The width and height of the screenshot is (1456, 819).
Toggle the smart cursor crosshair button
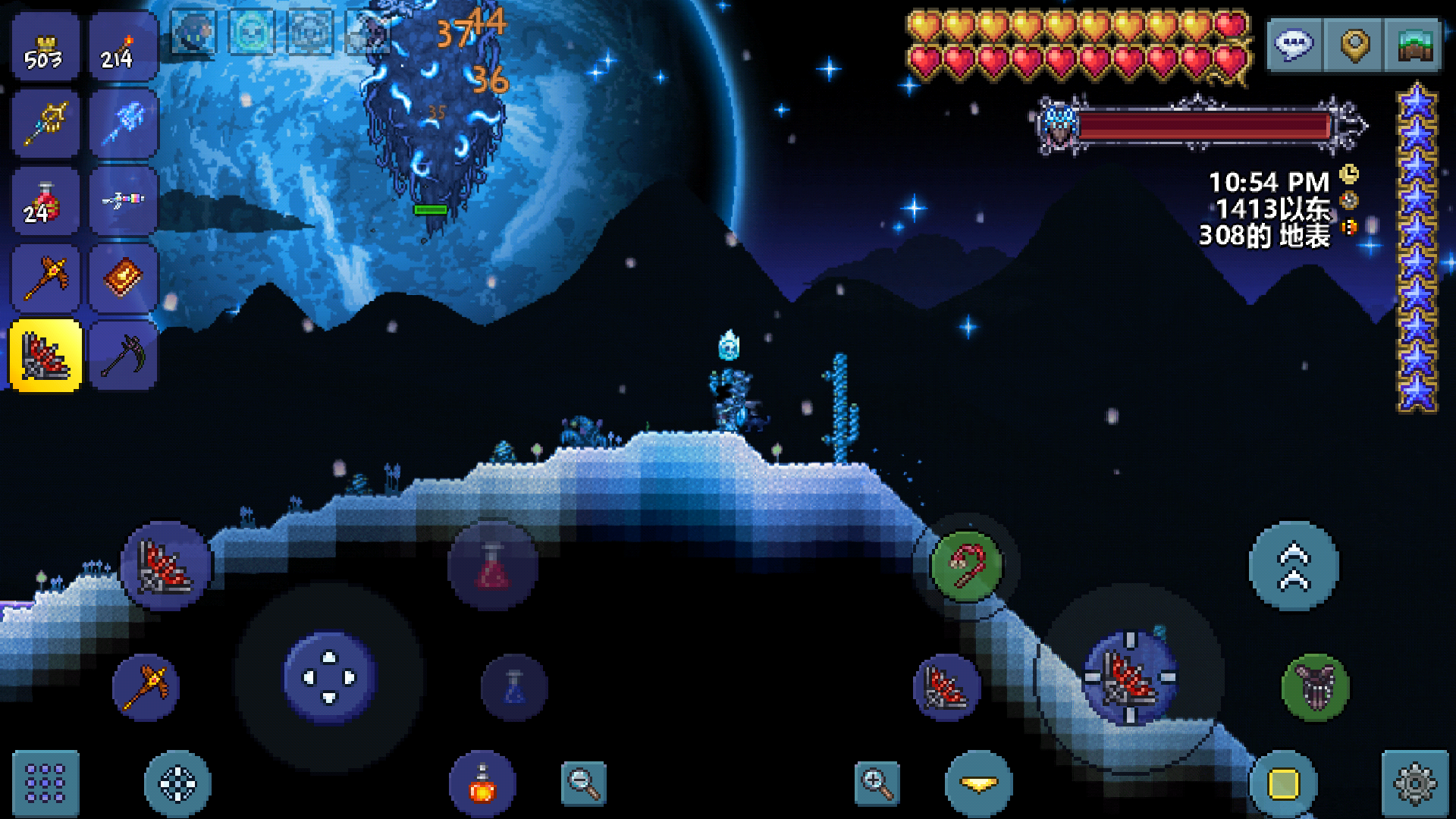pyautogui.click(x=177, y=783)
